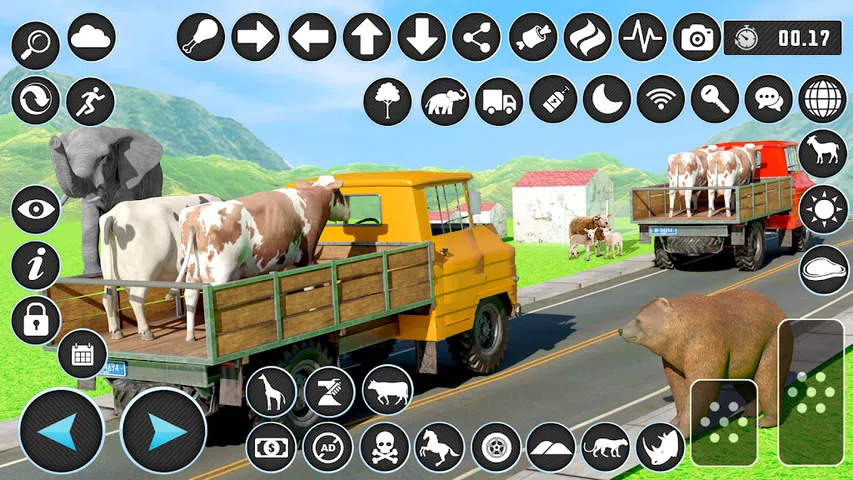This screenshot has width=853, height=480.
Task: Toggle the crescent moon icon
Action: tap(607, 100)
